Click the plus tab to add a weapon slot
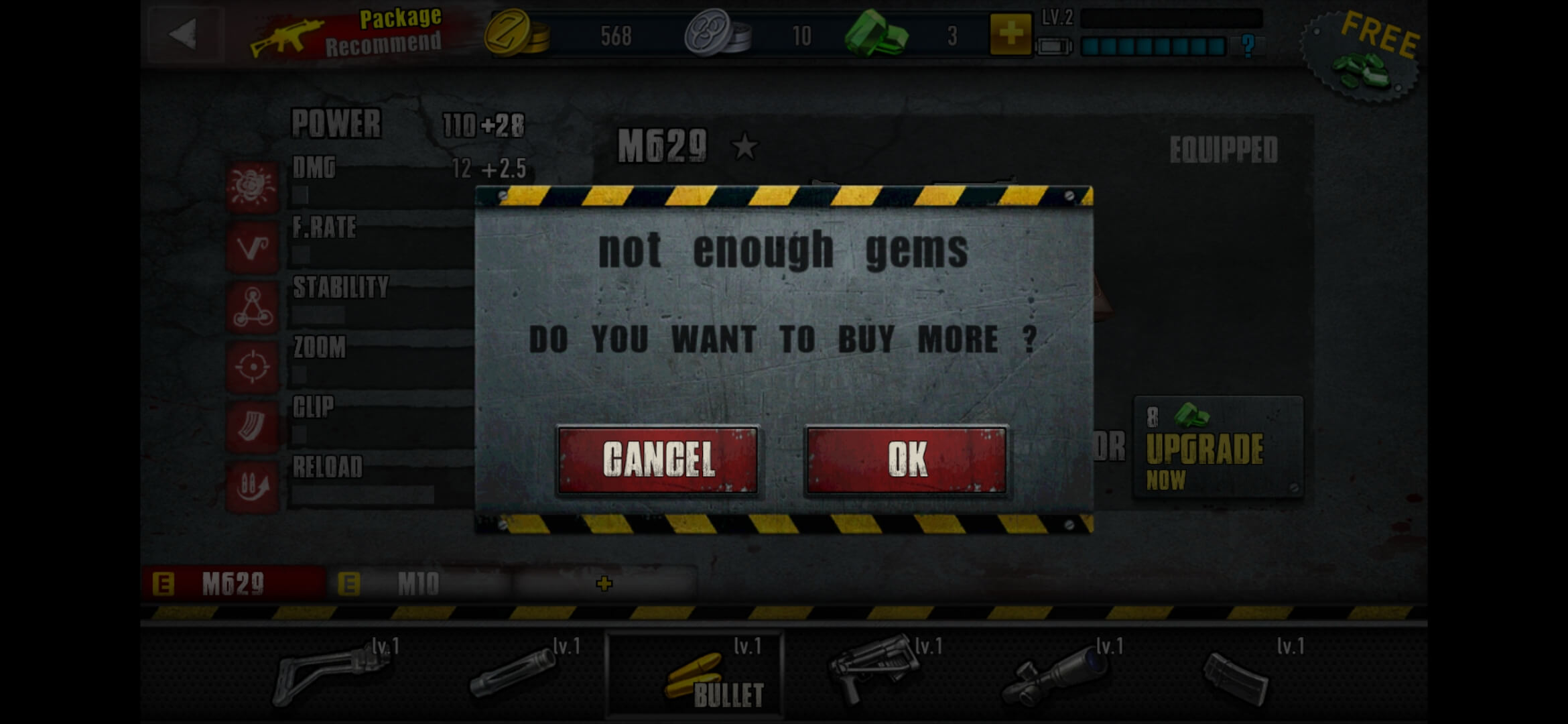Image resolution: width=1568 pixels, height=724 pixels. (604, 585)
